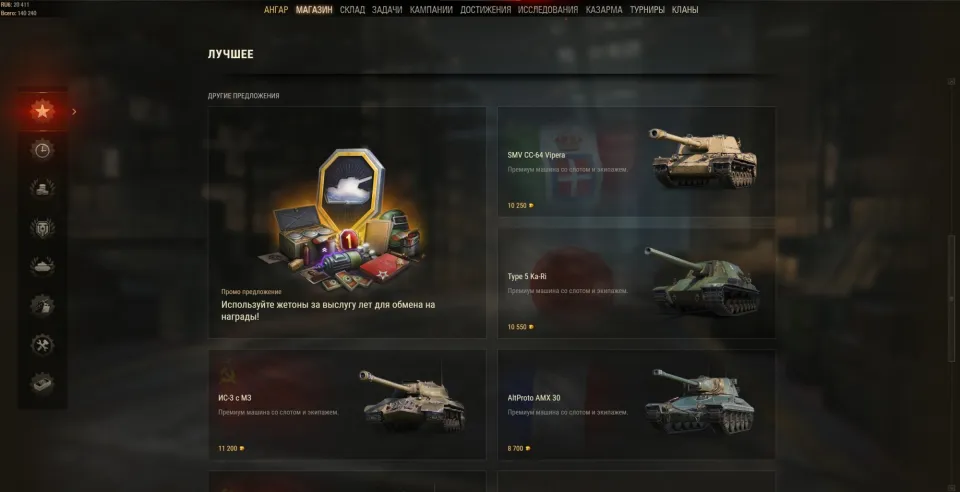This screenshot has width=960, height=492.
Task: Open the ИС-3 с МЗ tank offer
Action: coord(346,404)
